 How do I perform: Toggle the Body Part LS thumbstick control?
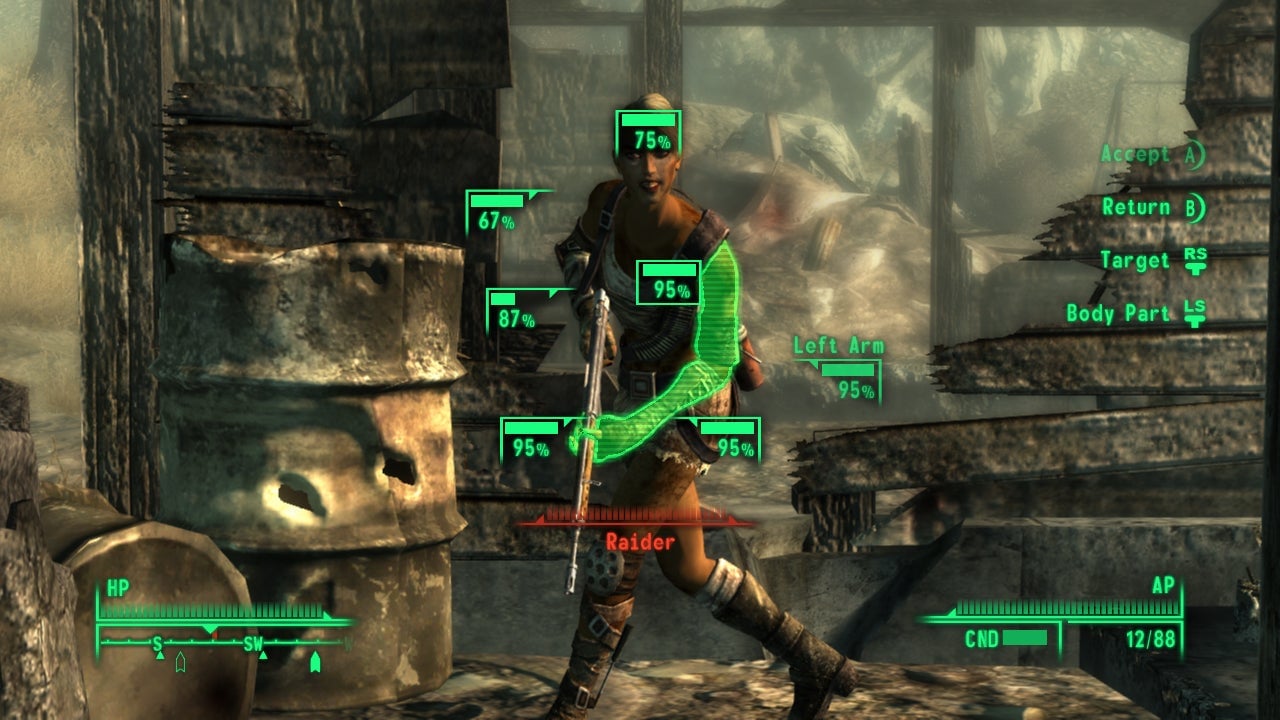(x=1198, y=312)
